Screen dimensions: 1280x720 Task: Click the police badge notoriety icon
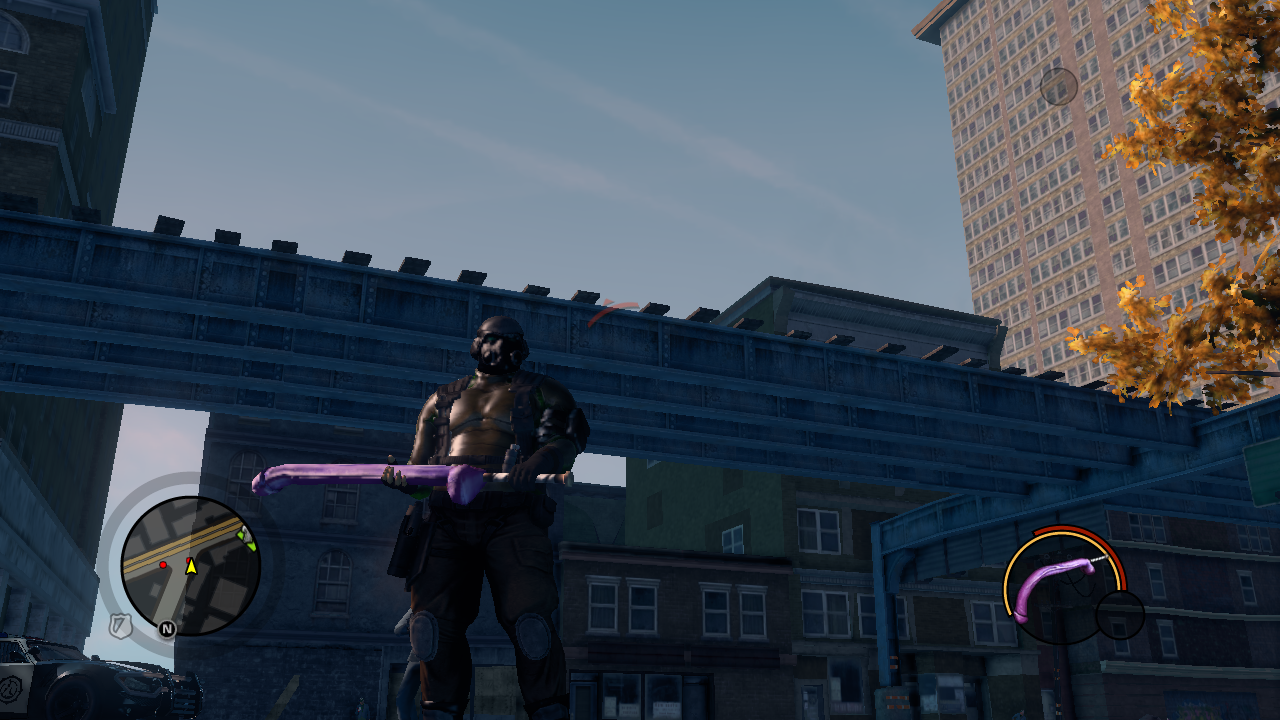(x=121, y=626)
